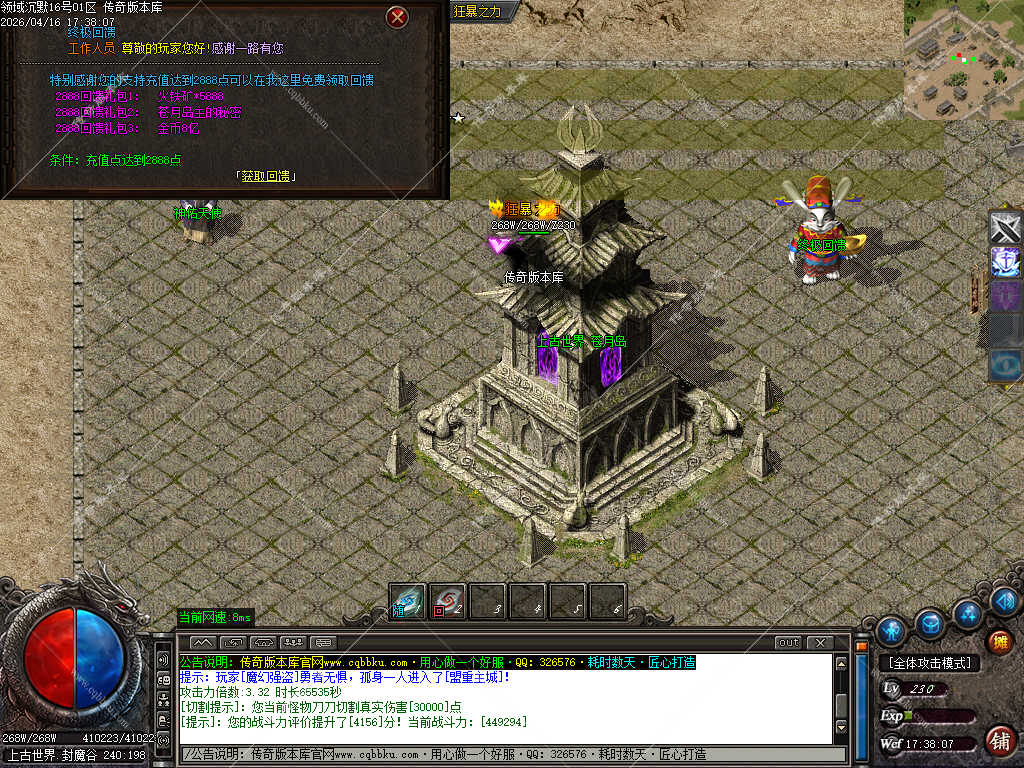The image size is (1024, 768).
Task: Use the red swirl item in hotbar slot 2
Action: tap(447, 602)
